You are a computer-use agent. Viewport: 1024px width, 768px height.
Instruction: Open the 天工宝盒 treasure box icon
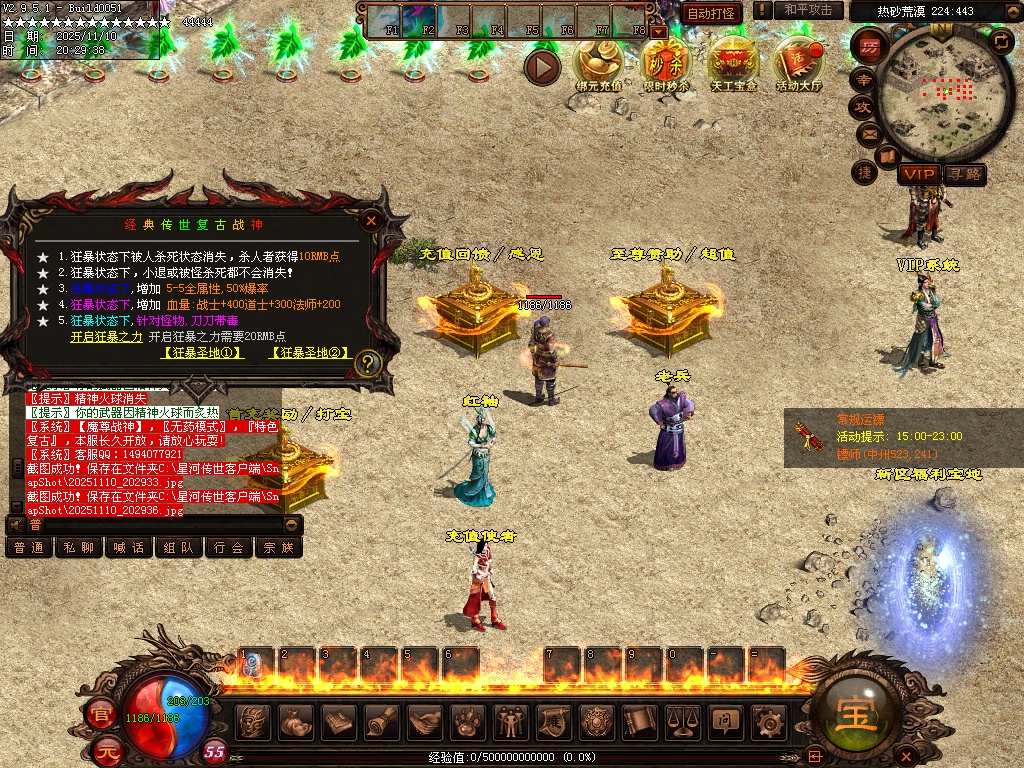[734, 62]
